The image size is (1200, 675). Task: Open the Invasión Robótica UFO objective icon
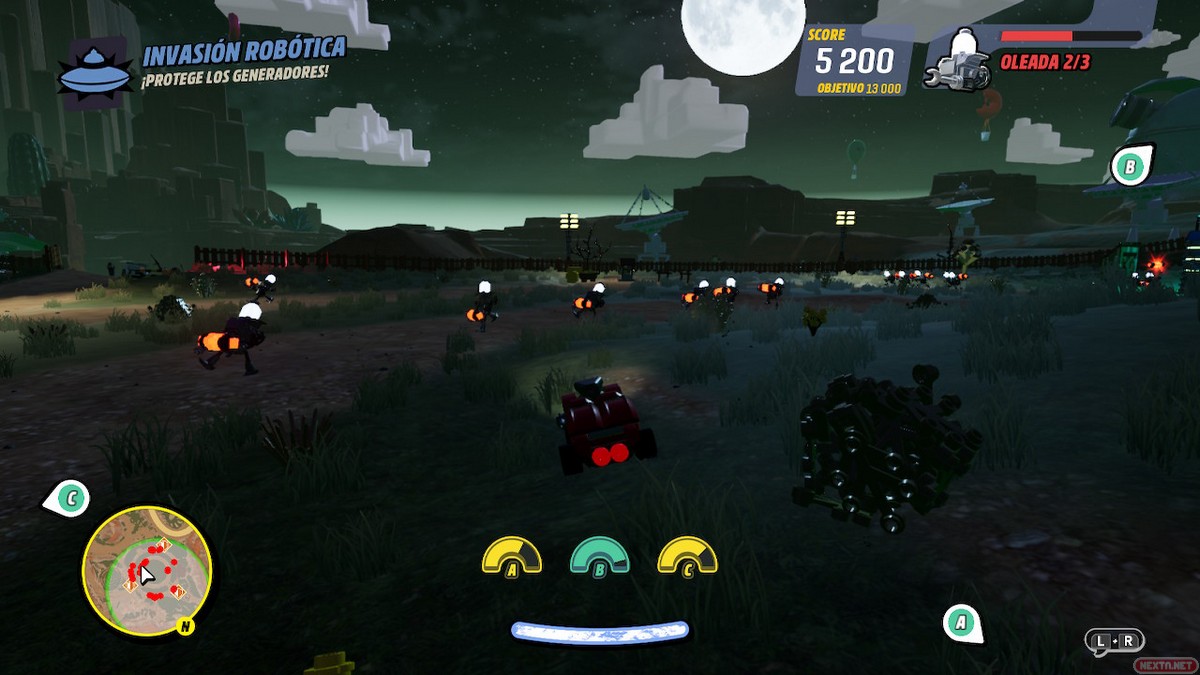pos(94,73)
